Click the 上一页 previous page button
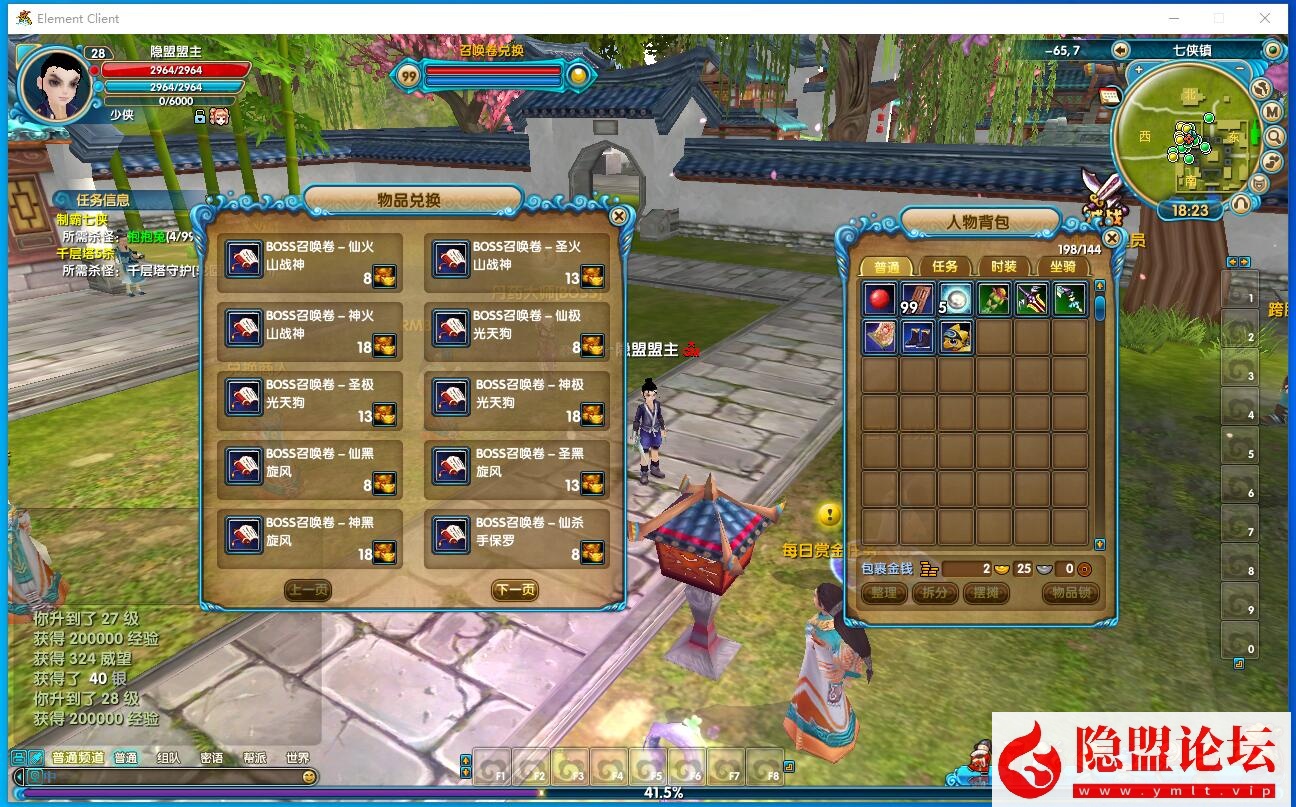The image size is (1296, 807). click(308, 590)
